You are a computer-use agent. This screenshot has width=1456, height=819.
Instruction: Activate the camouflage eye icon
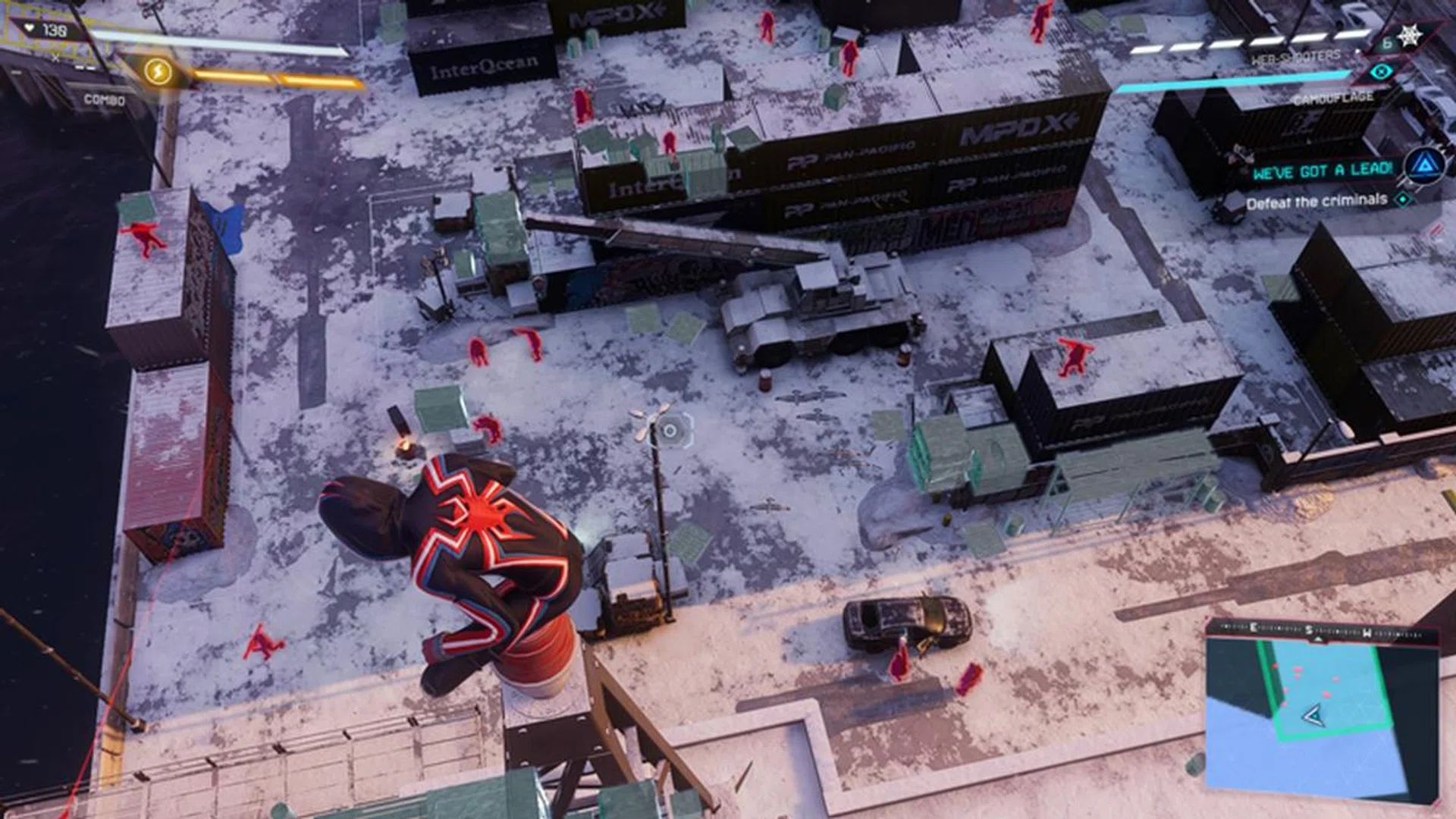coord(1381,72)
